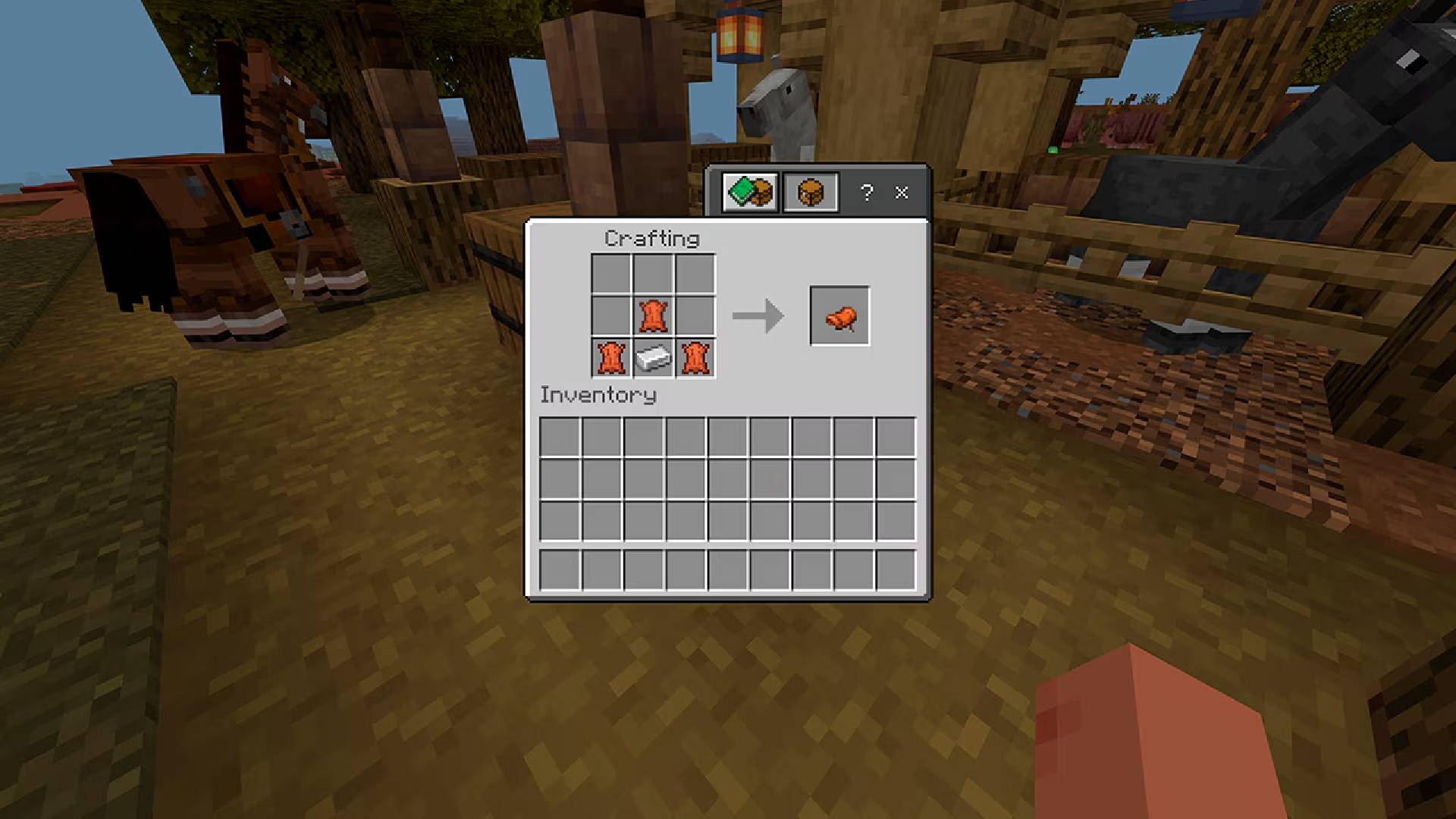This screenshot has height=819, width=1456.
Task: Select the first slot in the inventory grid
Action: click(x=560, y=435)
